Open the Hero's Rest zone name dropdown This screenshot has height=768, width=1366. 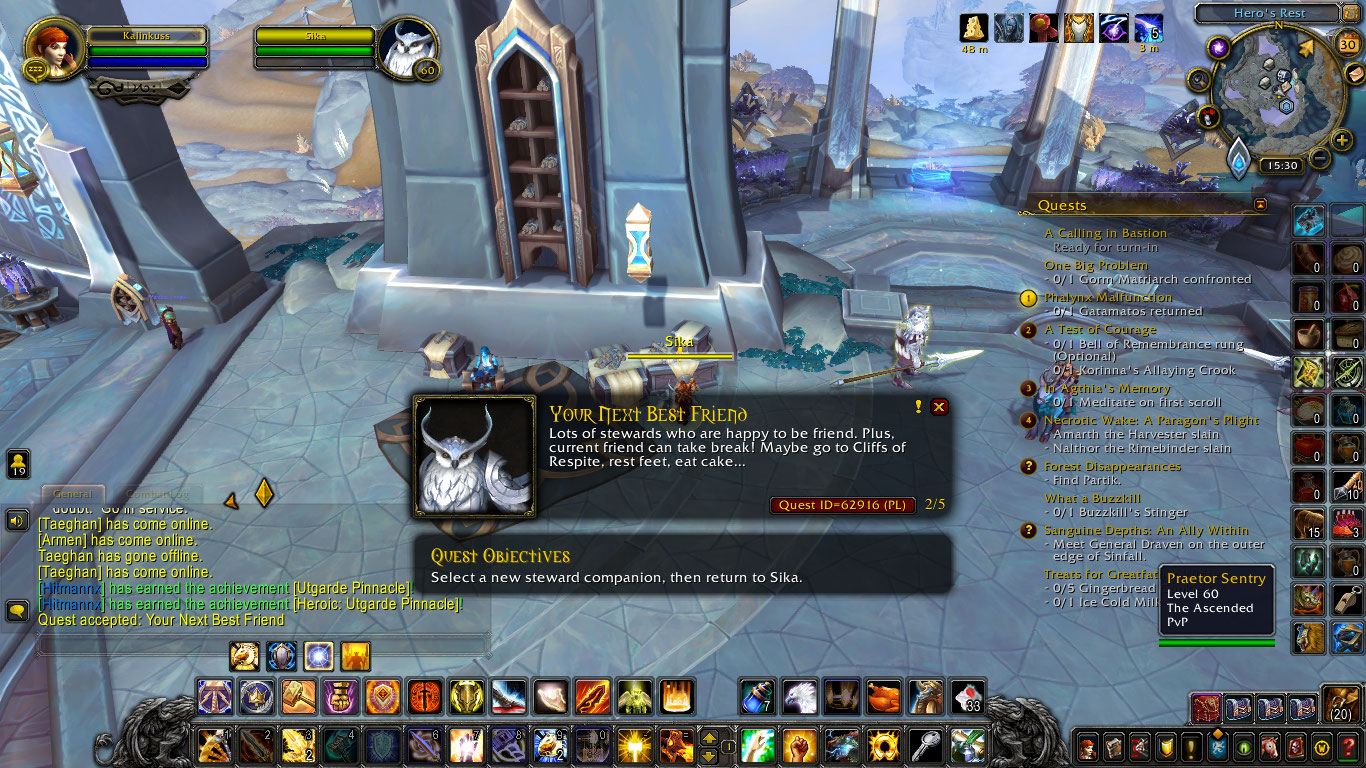(x=1270, y=12)
